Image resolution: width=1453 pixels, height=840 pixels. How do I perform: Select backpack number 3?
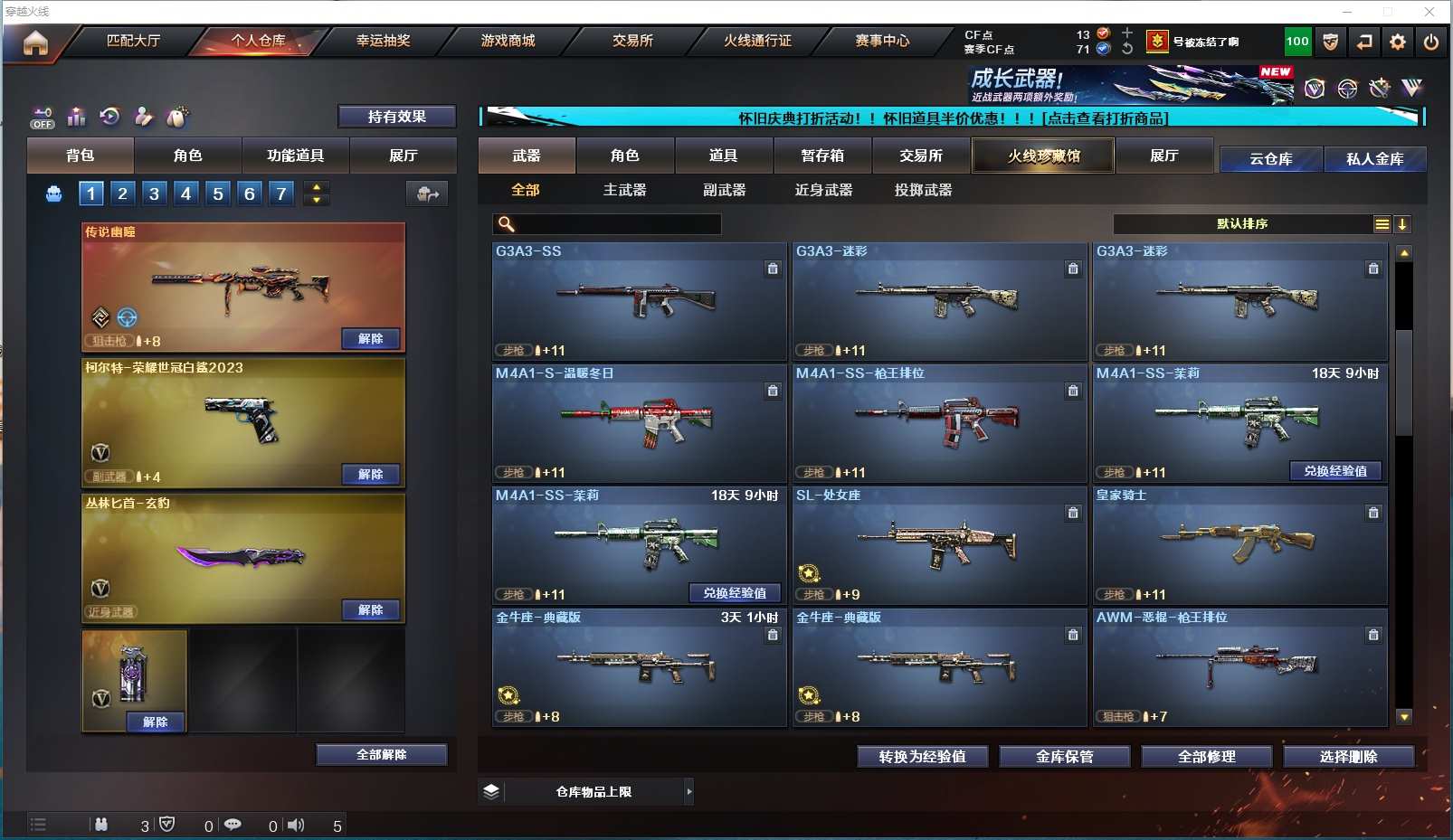tap(154, 193)
